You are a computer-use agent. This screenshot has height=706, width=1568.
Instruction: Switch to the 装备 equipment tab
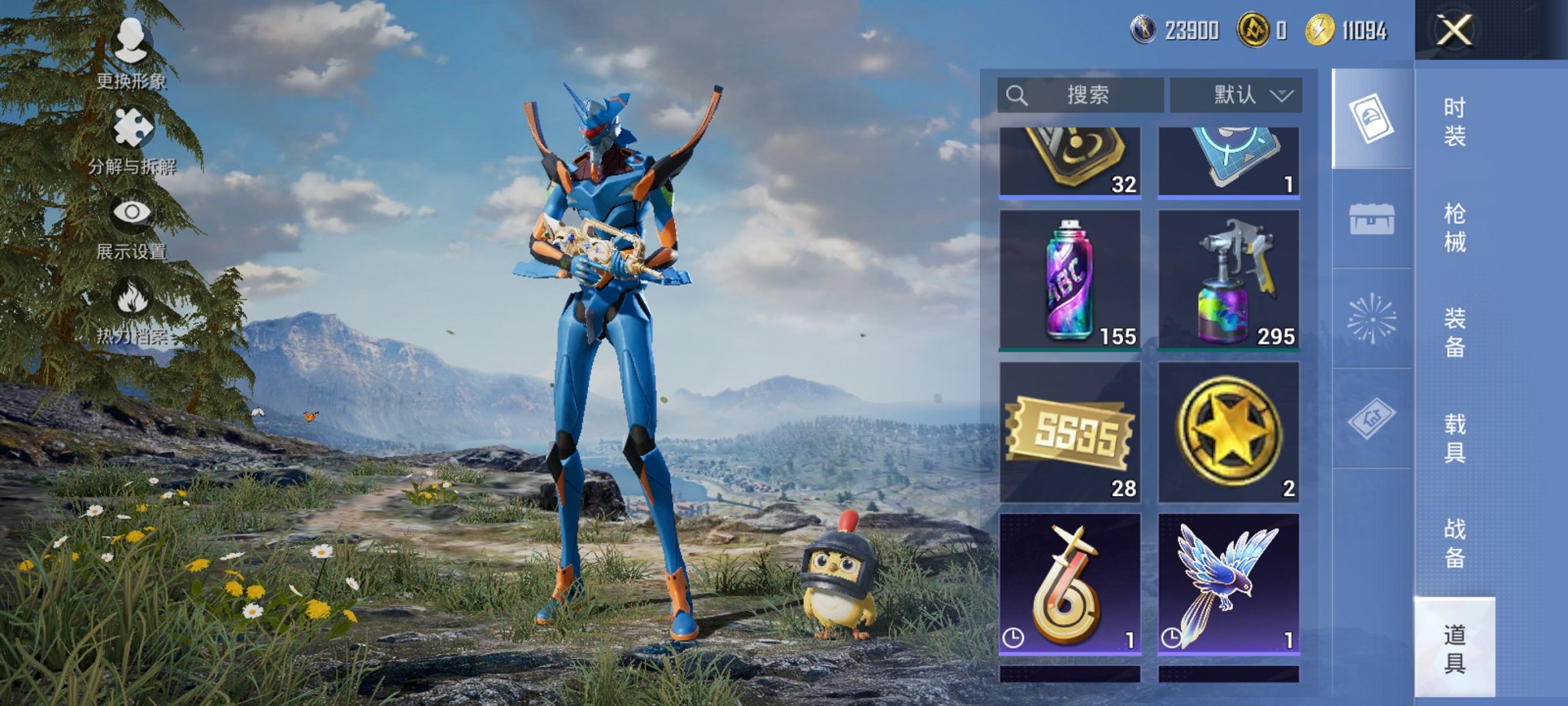1454,332
